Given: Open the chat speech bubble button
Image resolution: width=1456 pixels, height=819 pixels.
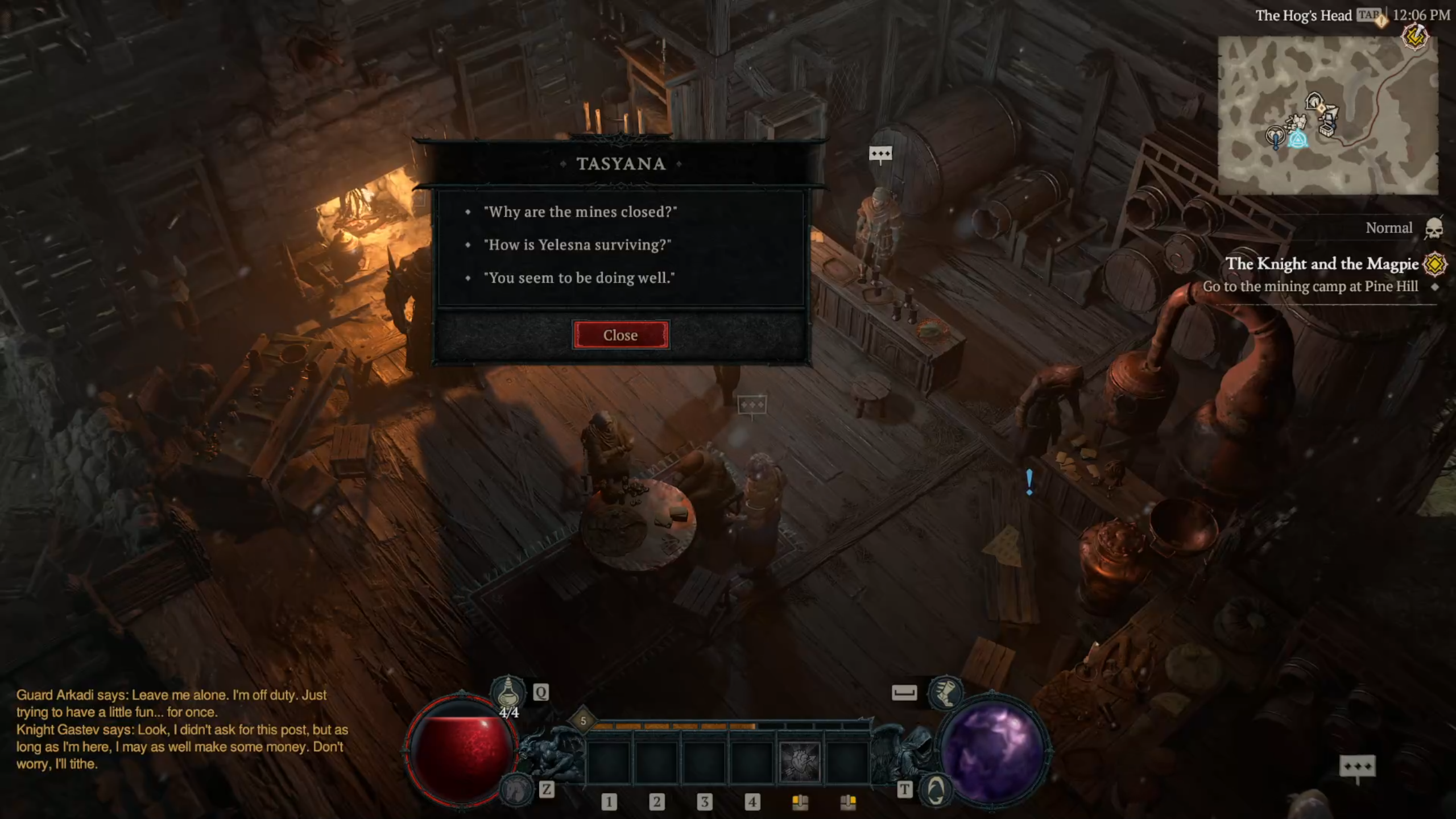Looking at the screenshot, I should (x=1357, y=767).
